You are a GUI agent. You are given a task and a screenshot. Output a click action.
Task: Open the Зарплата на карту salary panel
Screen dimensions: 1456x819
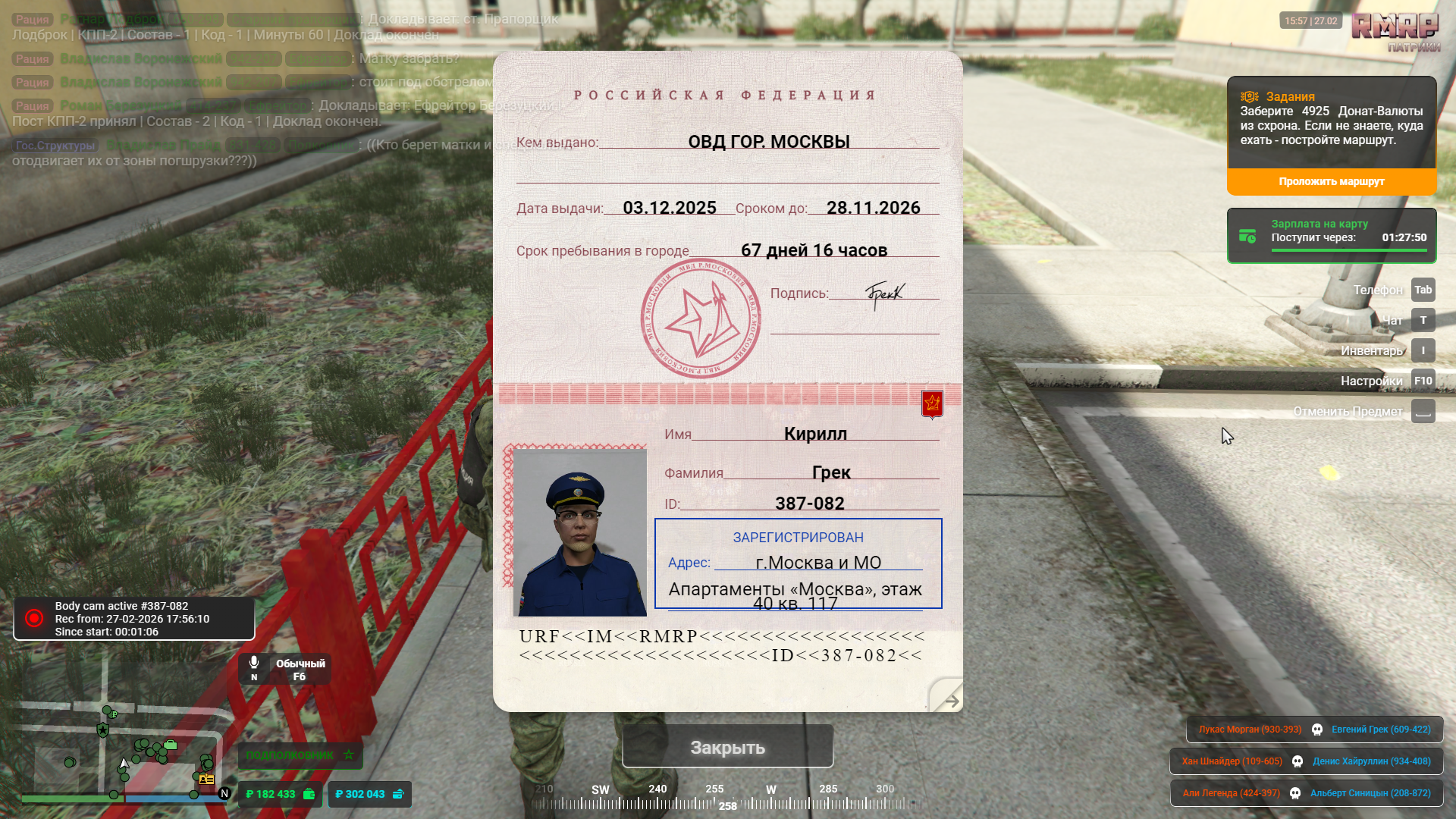point(1331,236)
